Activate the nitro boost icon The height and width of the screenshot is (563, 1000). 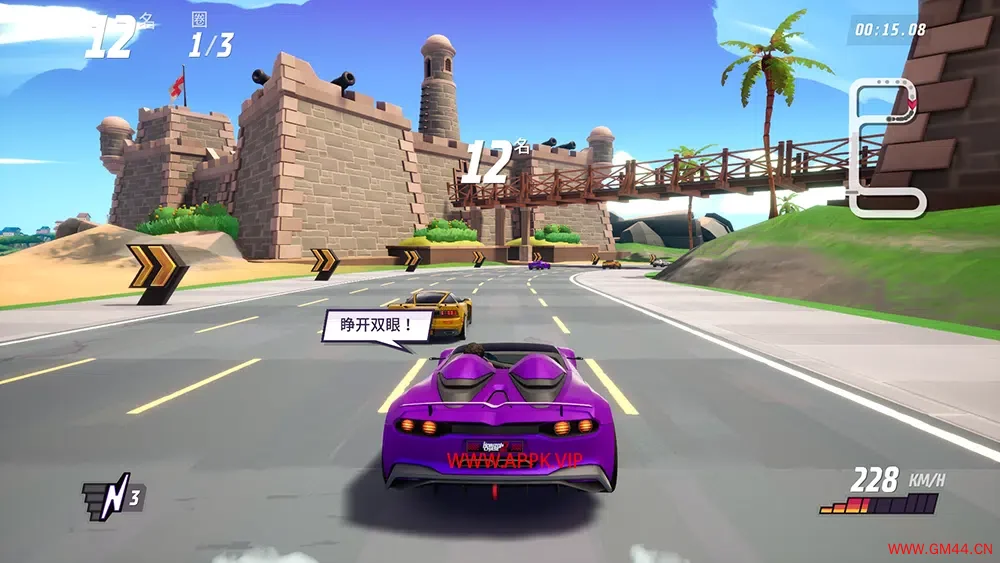point(112,497)
